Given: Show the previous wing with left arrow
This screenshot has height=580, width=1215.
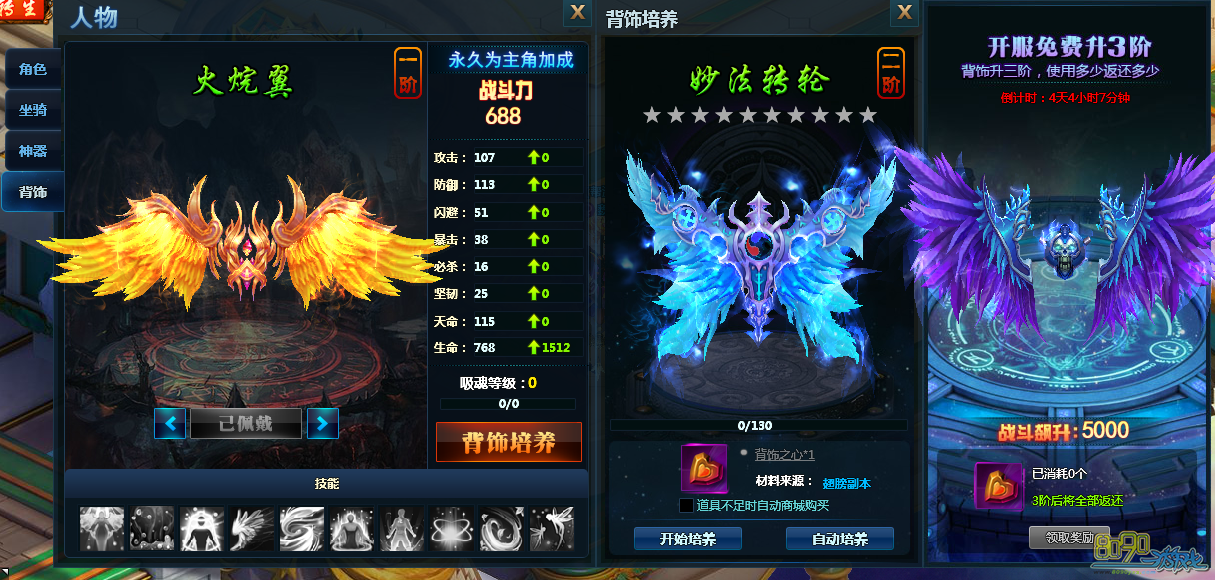Looking at the screenshot, I should (170, 423).
